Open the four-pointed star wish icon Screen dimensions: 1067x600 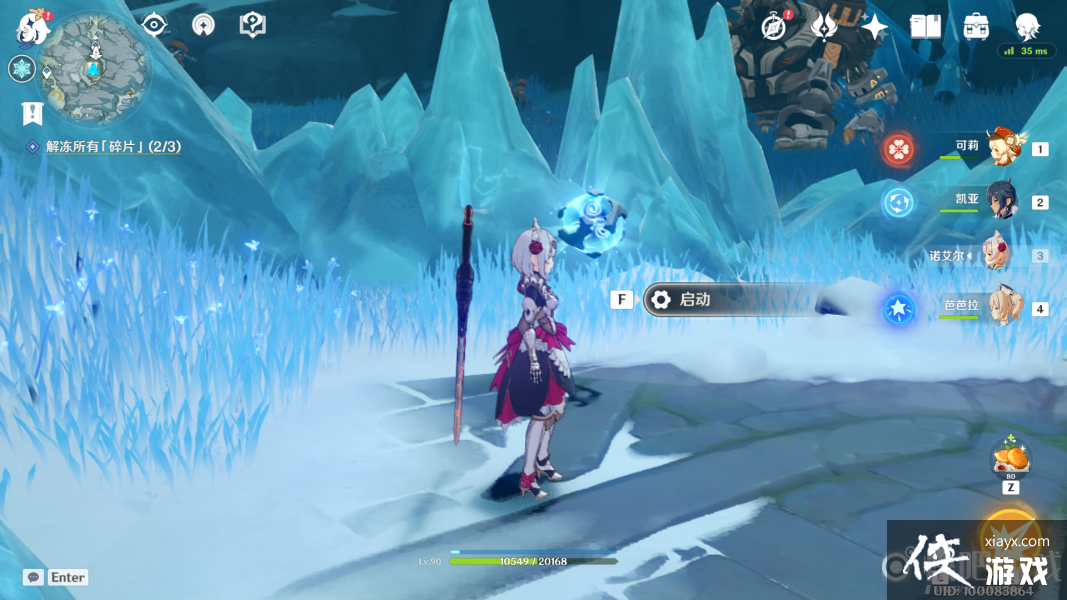click(x=875, y=27)
